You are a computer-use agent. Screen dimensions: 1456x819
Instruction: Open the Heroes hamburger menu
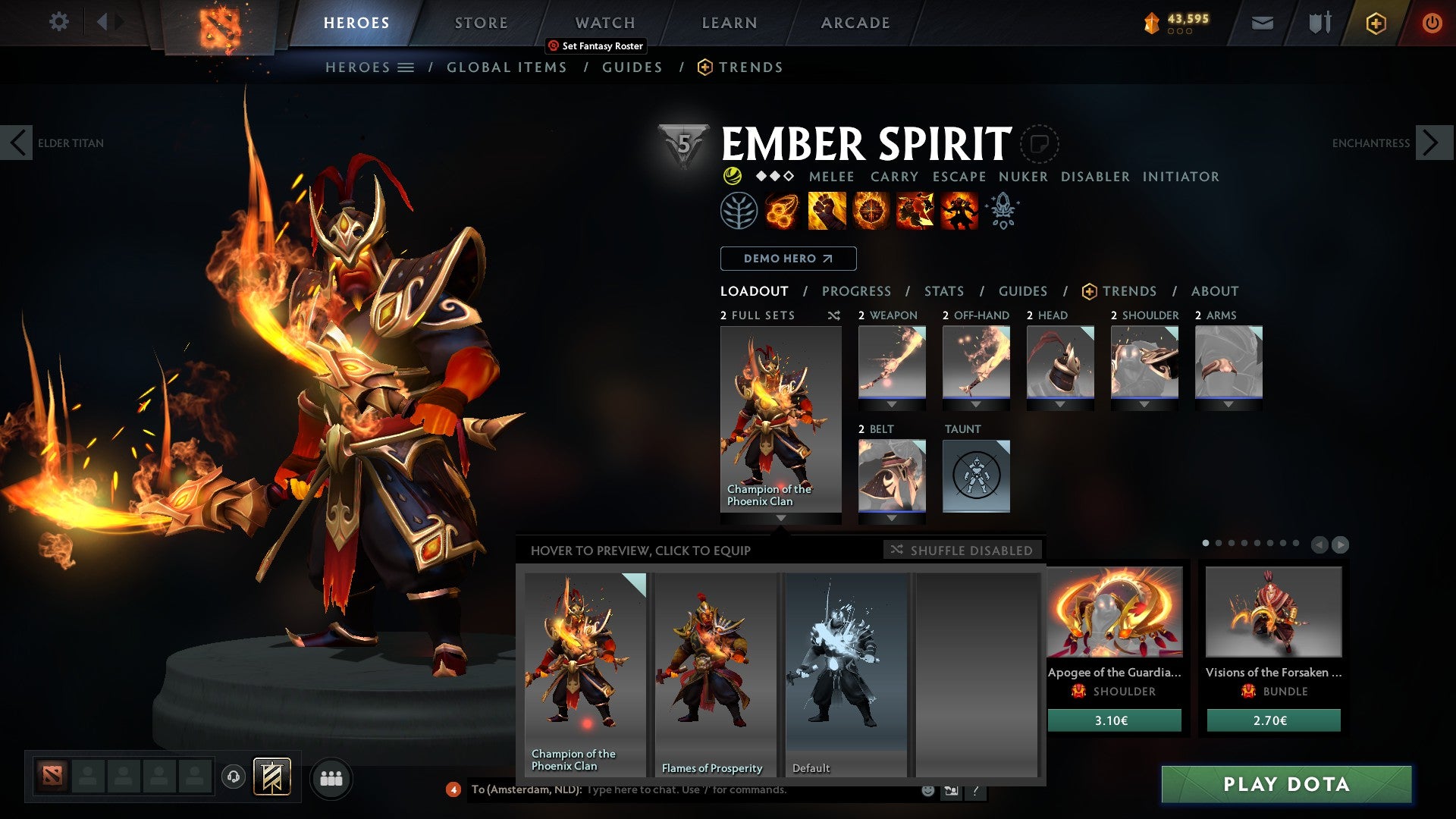coord(406,67)
